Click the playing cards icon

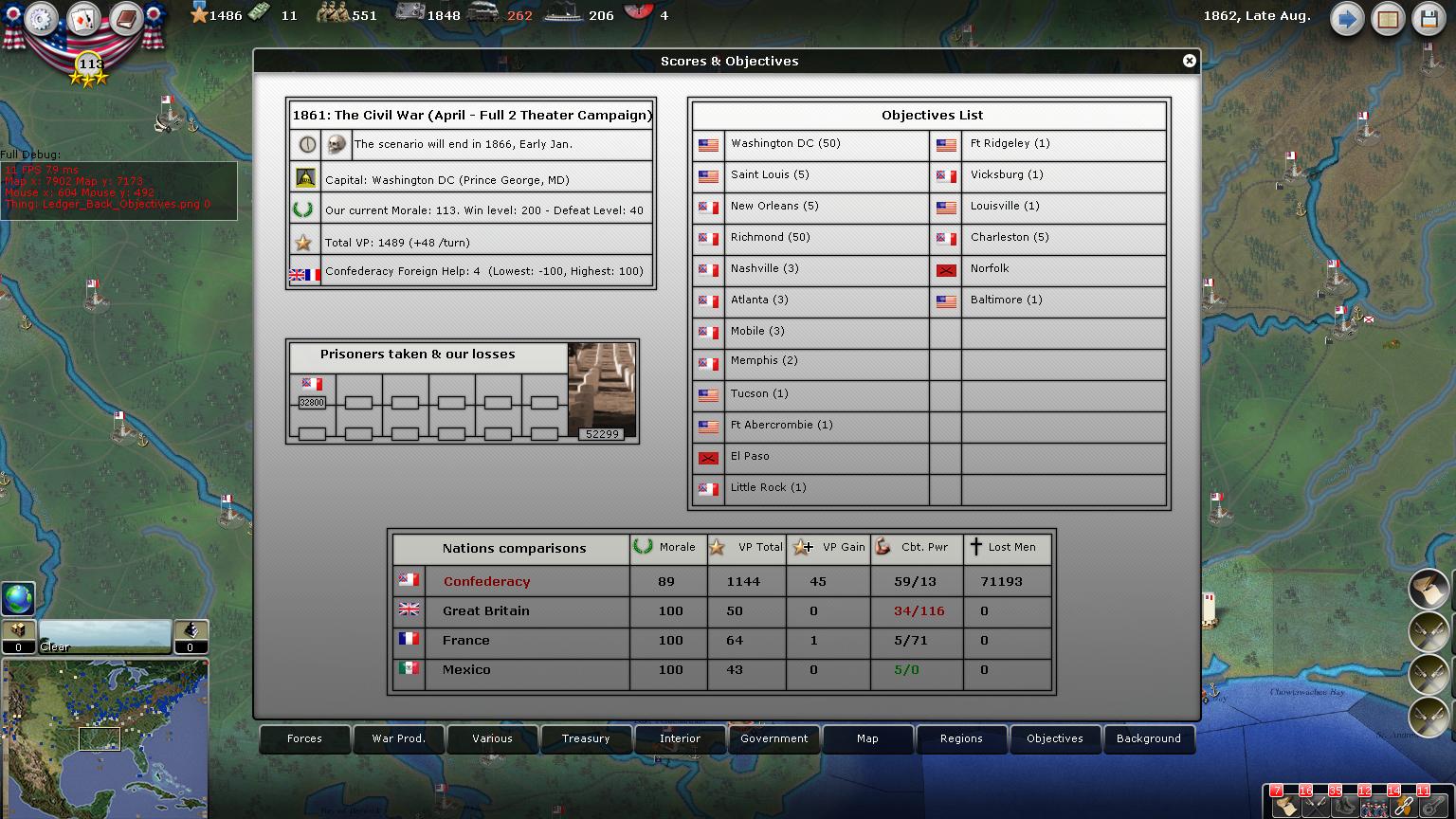point(83,19)
